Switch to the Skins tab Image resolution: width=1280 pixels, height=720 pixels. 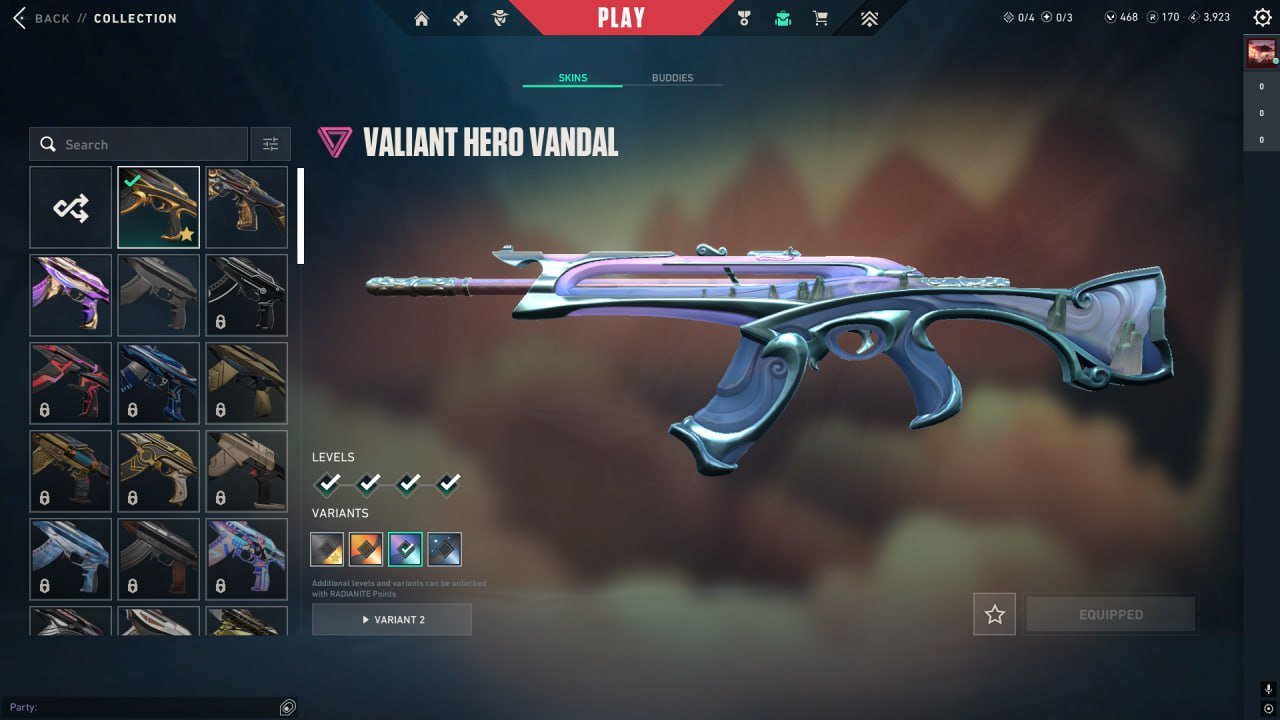point(571,77)
